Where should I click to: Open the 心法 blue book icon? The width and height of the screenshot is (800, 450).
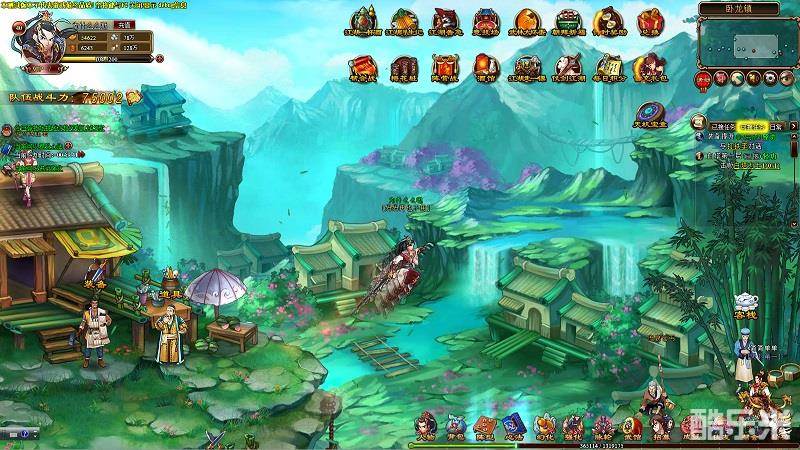coord(514,427)
